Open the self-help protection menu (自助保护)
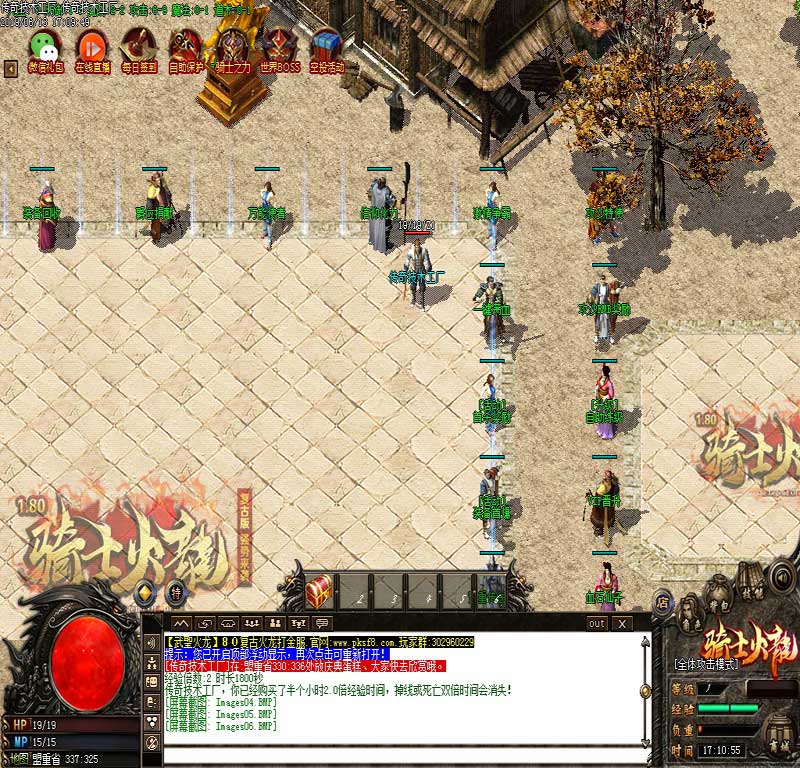Screen dimensions: 800x768 [x=186, y=48]
